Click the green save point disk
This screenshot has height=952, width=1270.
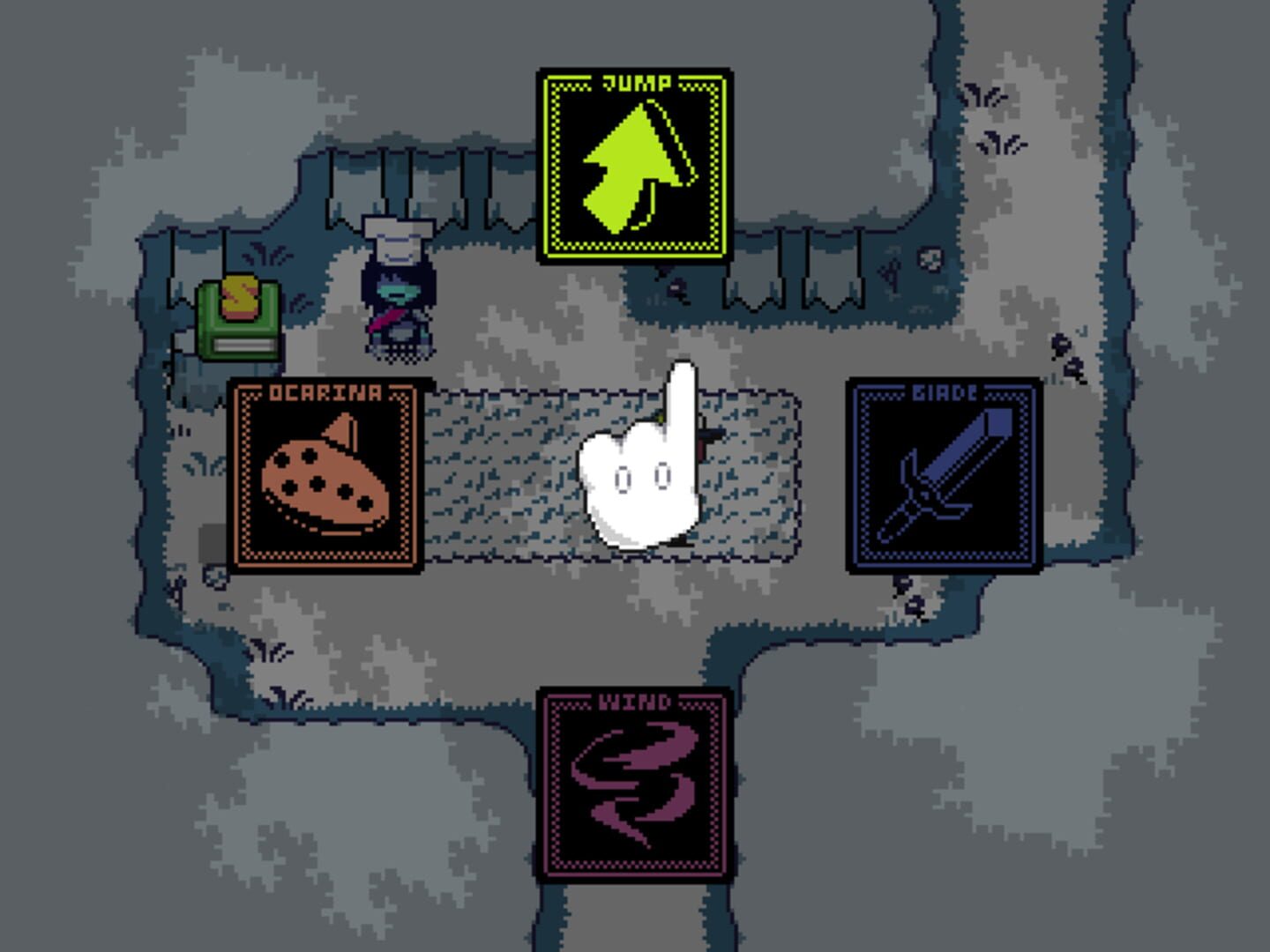(236, 326)
